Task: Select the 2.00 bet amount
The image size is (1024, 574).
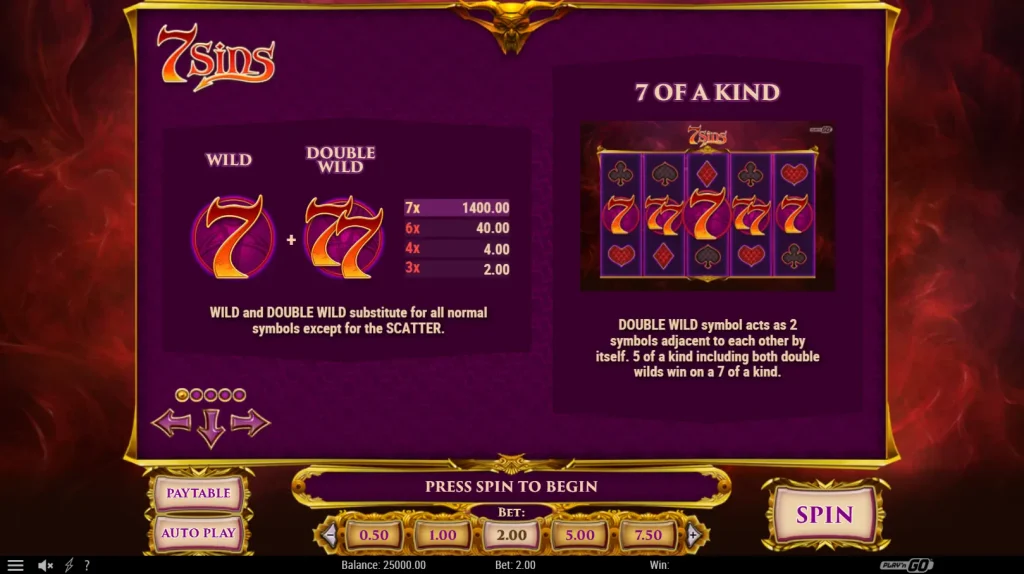Action: point(511,535)
